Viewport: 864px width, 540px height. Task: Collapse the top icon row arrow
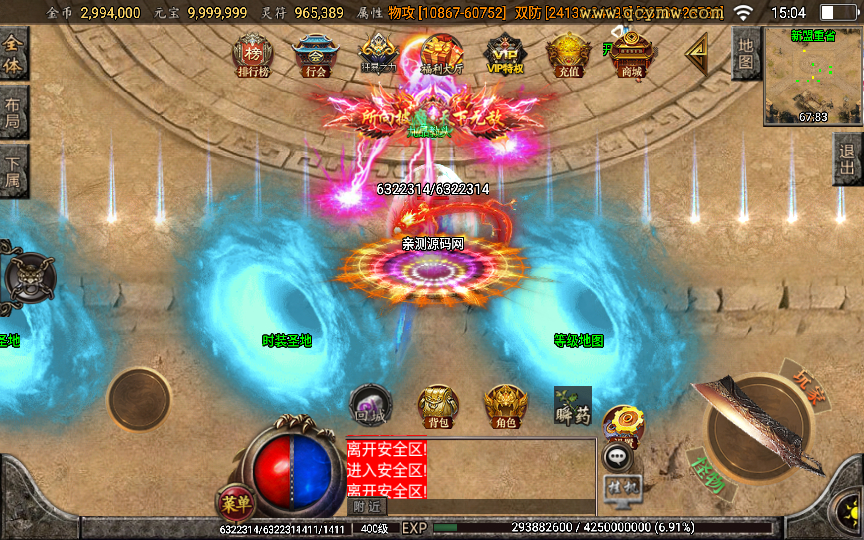(696, 53)
